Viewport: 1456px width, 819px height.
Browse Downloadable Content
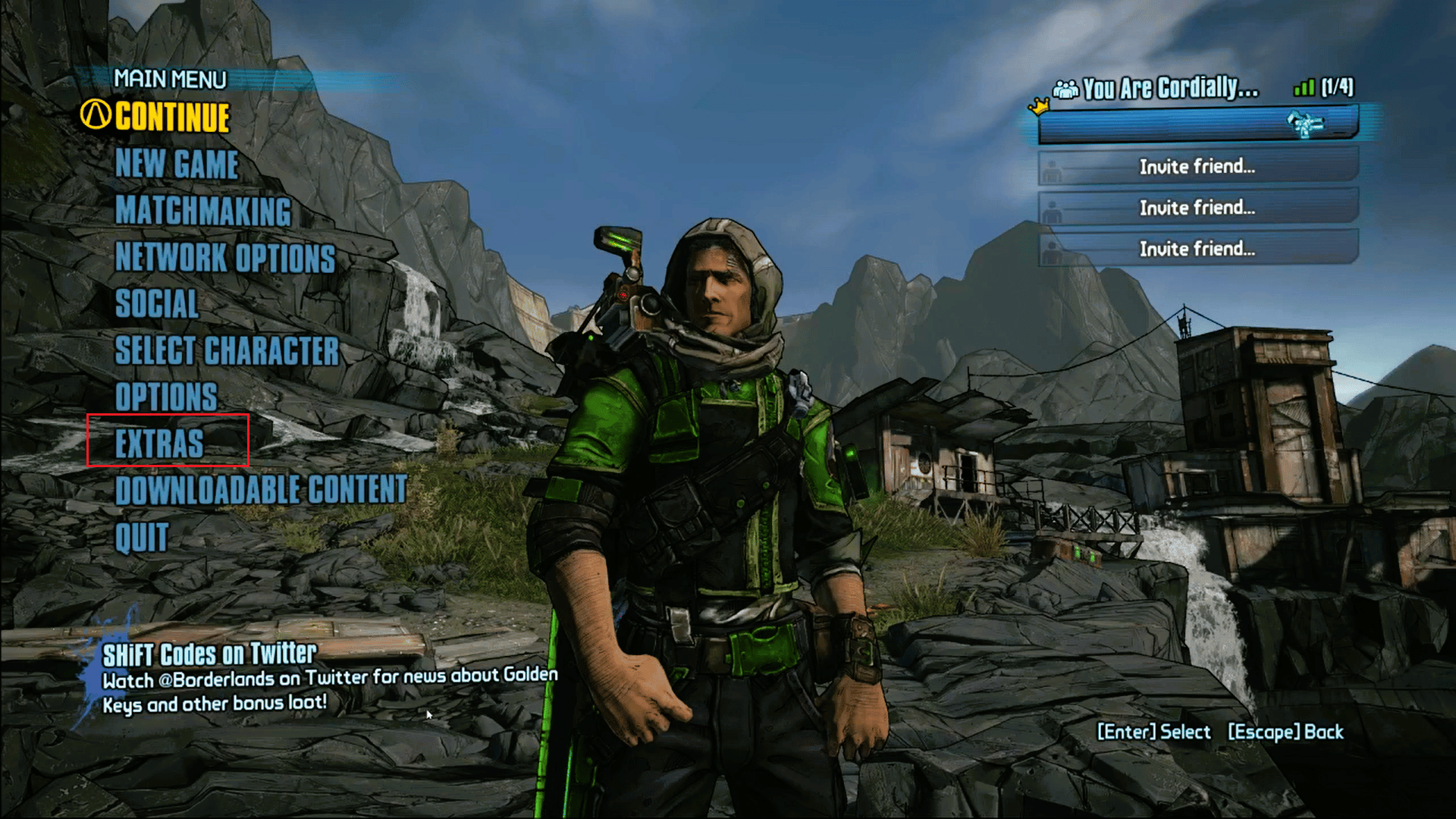pyautogui.click(x=261, y=490)
